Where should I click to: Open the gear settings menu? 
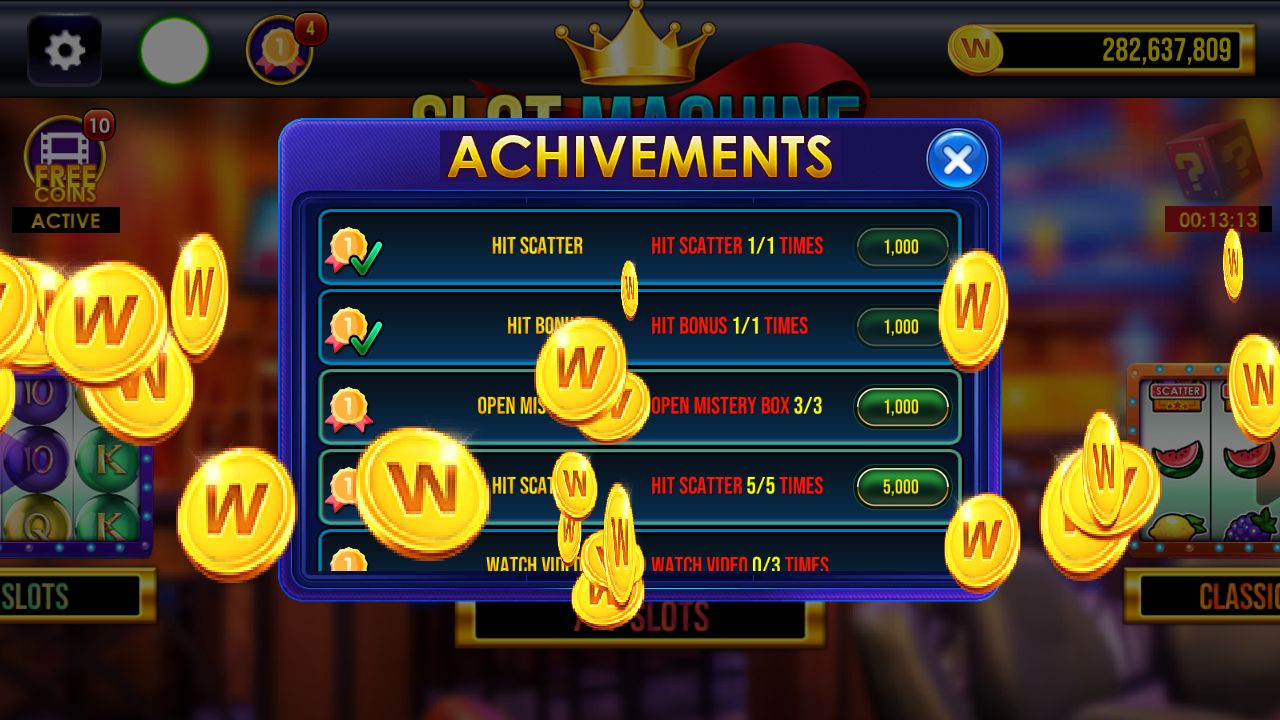(x=65, y=50)
